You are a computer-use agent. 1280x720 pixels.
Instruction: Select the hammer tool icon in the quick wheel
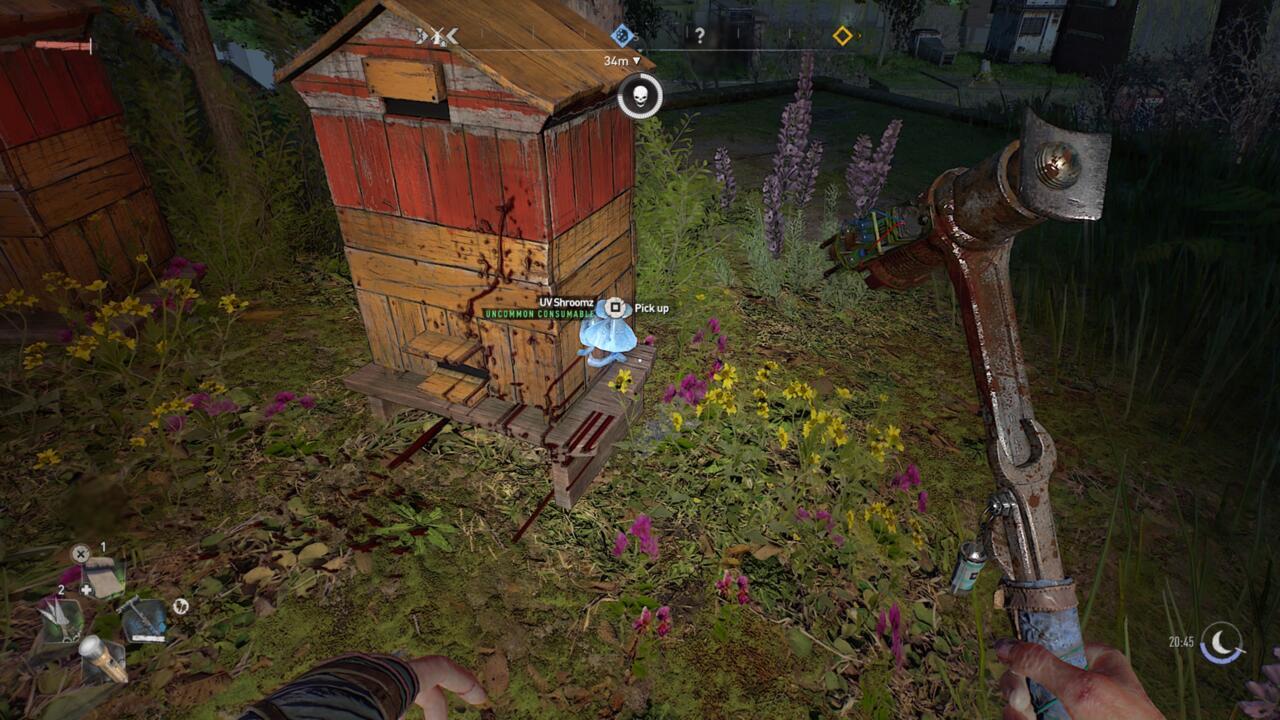point(143,617)
